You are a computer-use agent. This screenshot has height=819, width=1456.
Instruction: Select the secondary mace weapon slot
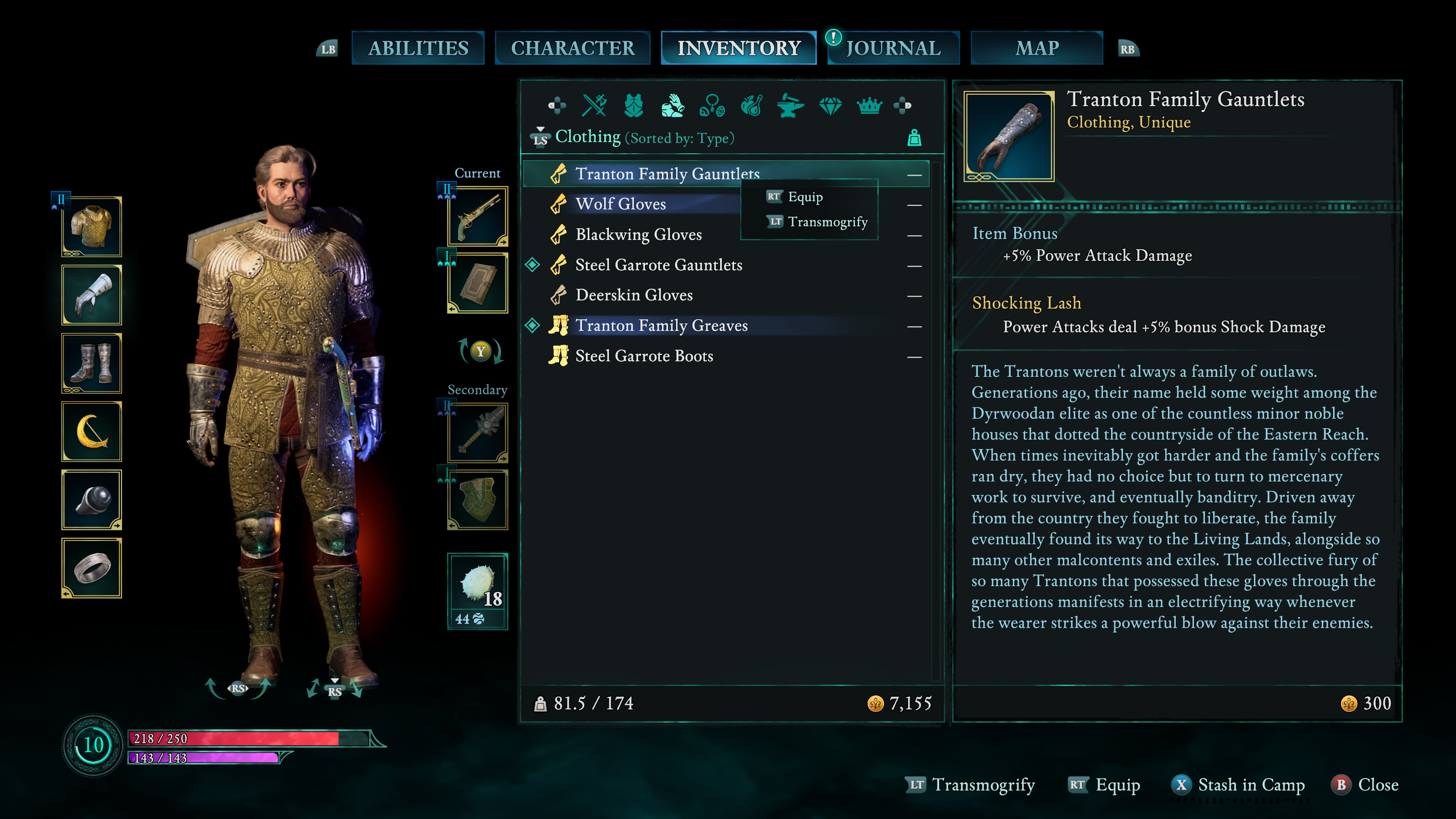(x=477, y=433)
